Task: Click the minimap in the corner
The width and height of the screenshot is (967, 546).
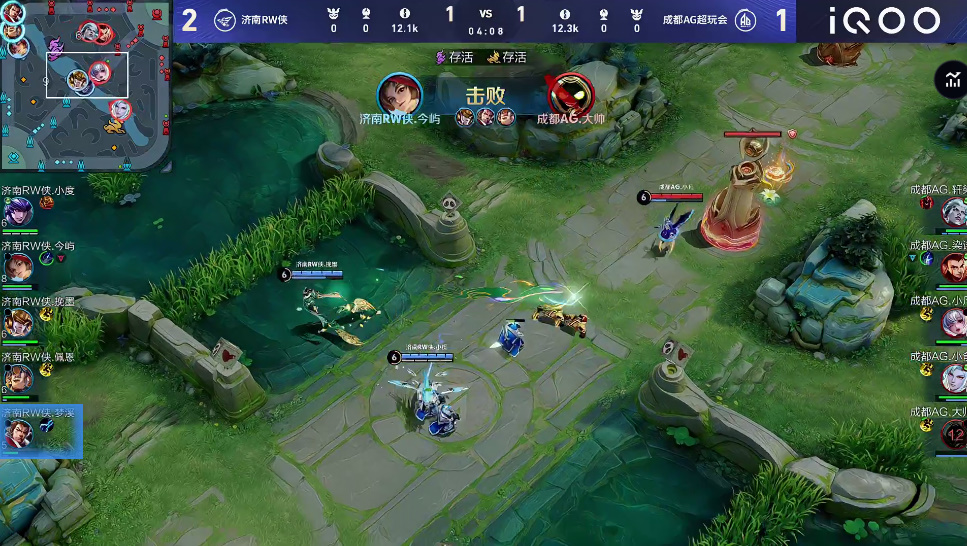Action: tap(85, 86)
